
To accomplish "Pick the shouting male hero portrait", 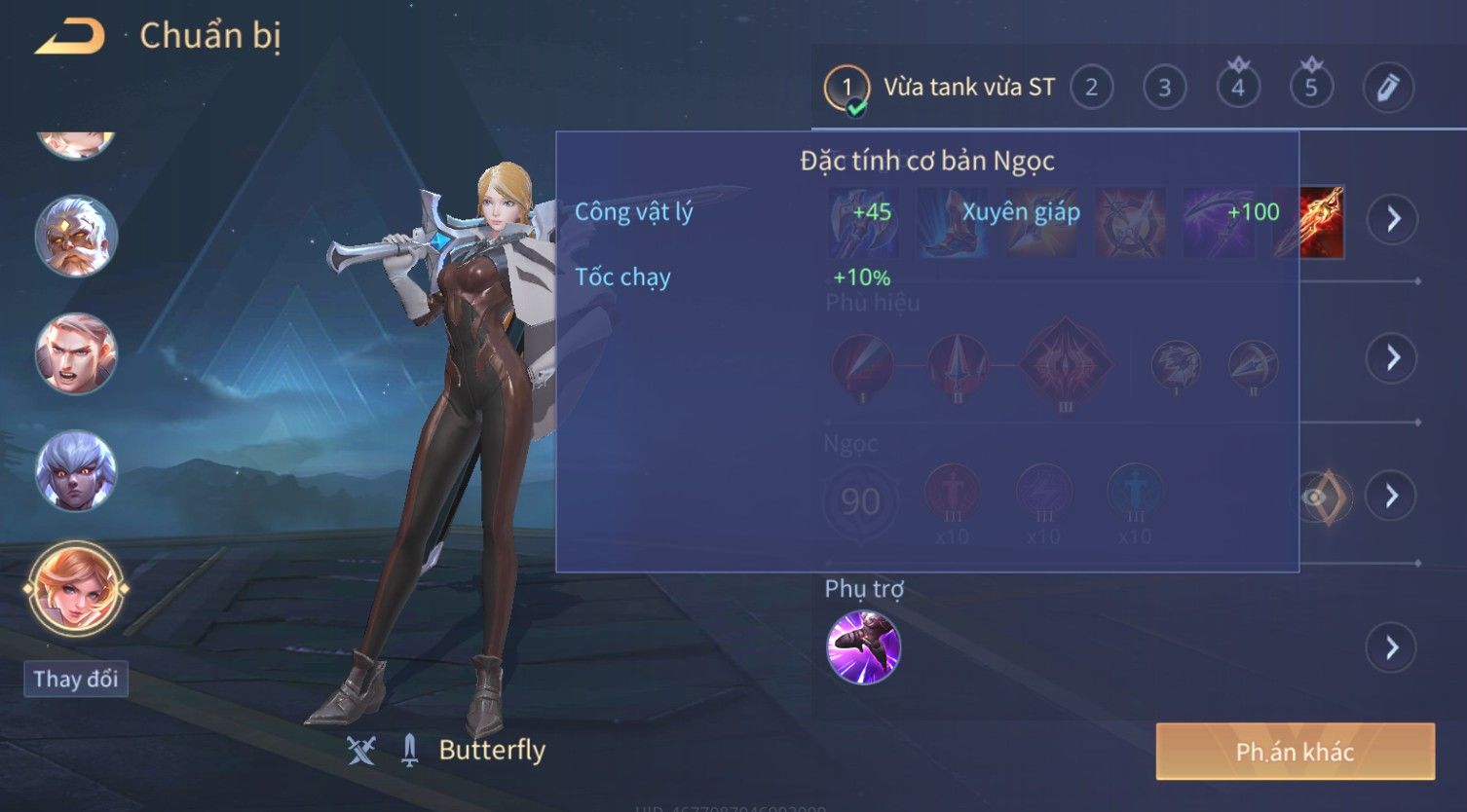I will tap(76, 353).
